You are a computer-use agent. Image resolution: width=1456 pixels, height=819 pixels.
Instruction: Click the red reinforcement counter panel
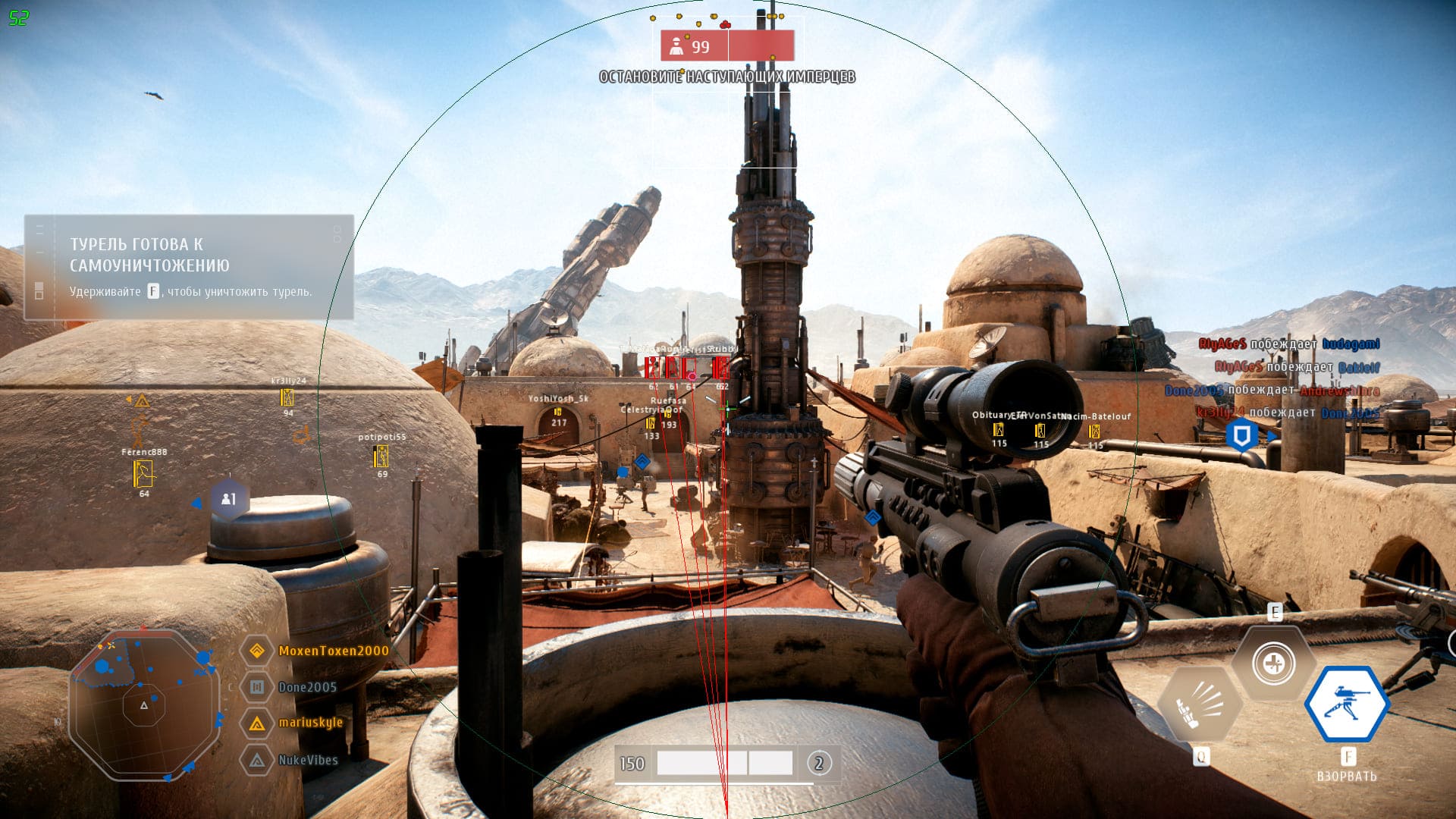[726, 46]
